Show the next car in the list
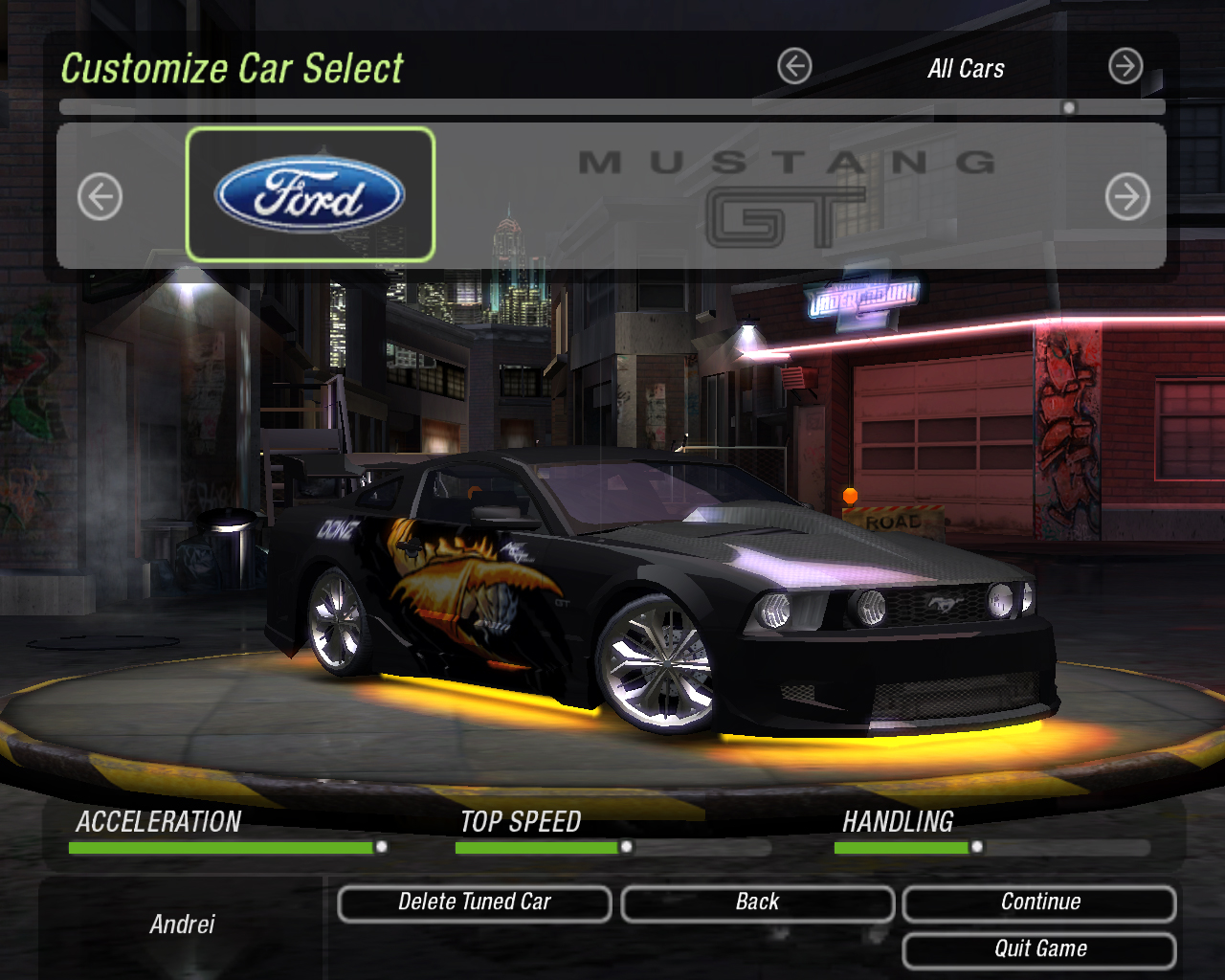The width and height of the screenshot is (1225, 980). 1127,197
